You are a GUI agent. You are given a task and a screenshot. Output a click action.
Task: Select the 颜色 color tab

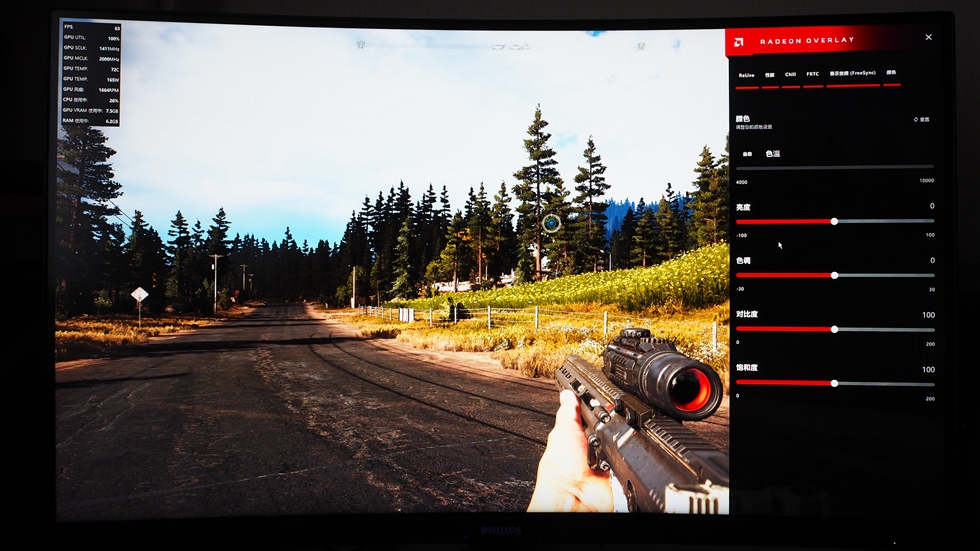click(x=891, y=73)
